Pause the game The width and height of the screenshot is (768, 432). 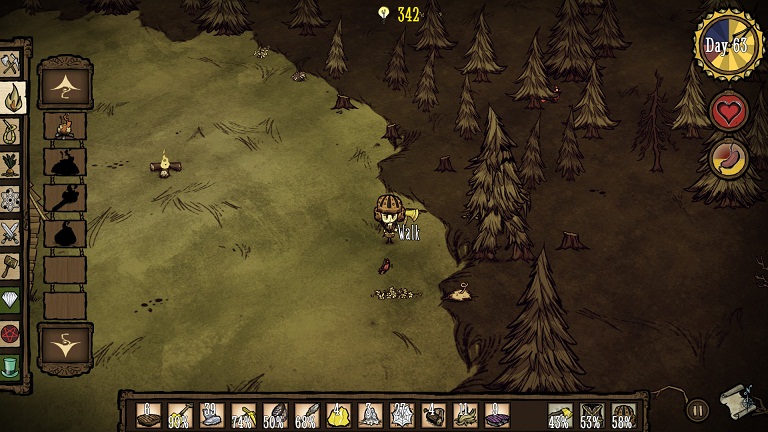[697, 408]
